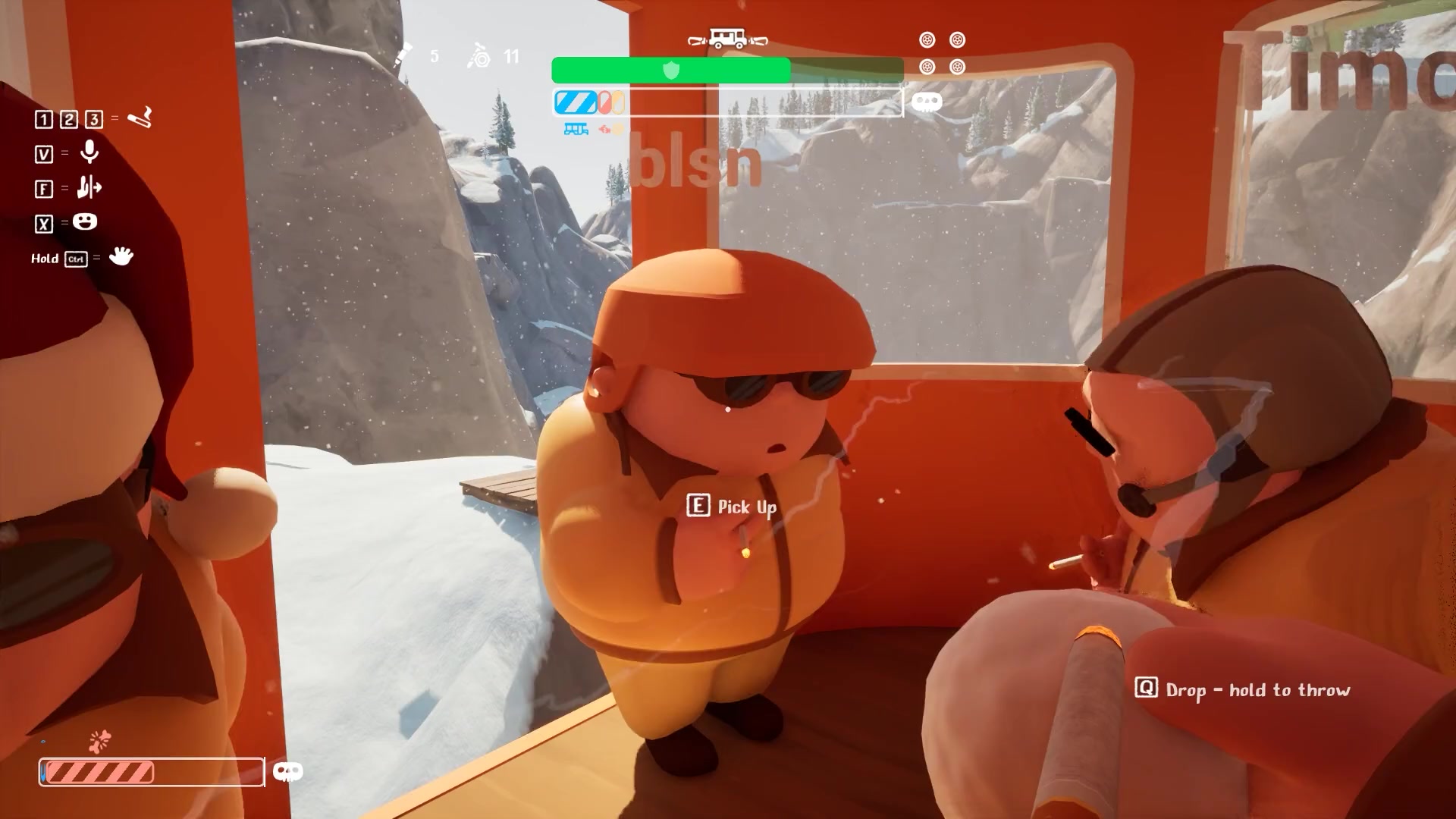This screenshot has width=1456, height=819.
Task: Click the skull icon beside the bottom-left bar
Action: point(287,772)
